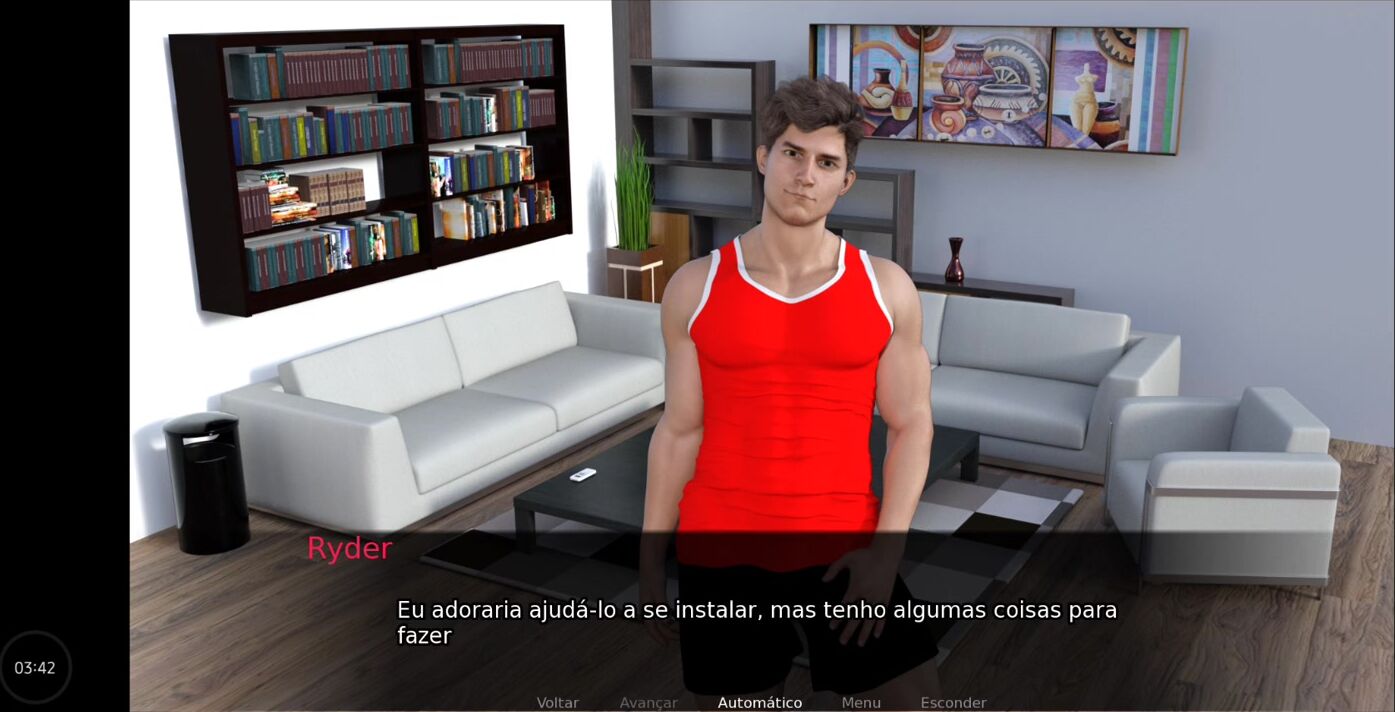Go back with the Voltar button
Screen dimensions: 1395x712
tap(557, 703)
